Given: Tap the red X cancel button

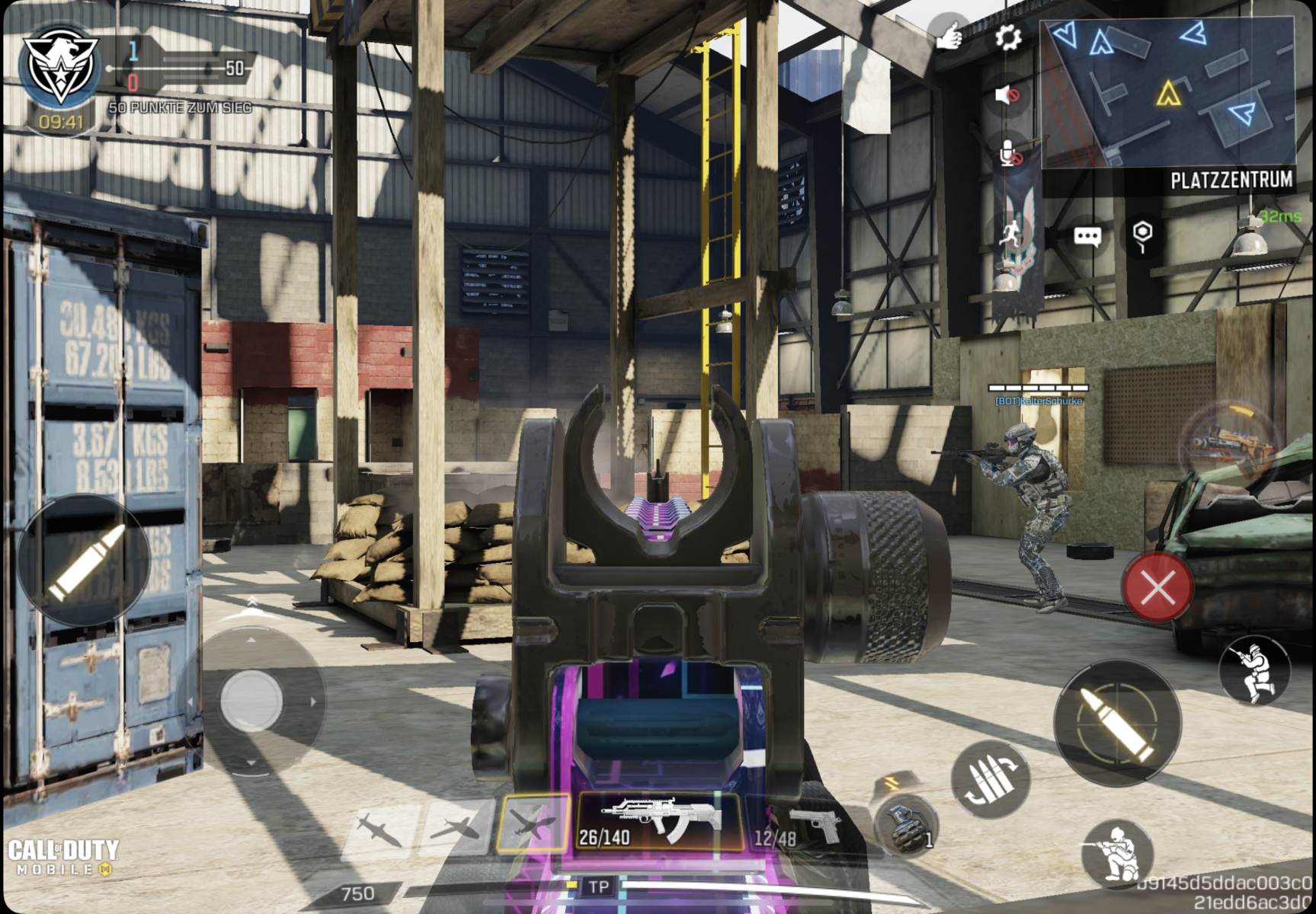Looking at the screenshot, I should click(x=1158, y=587).
